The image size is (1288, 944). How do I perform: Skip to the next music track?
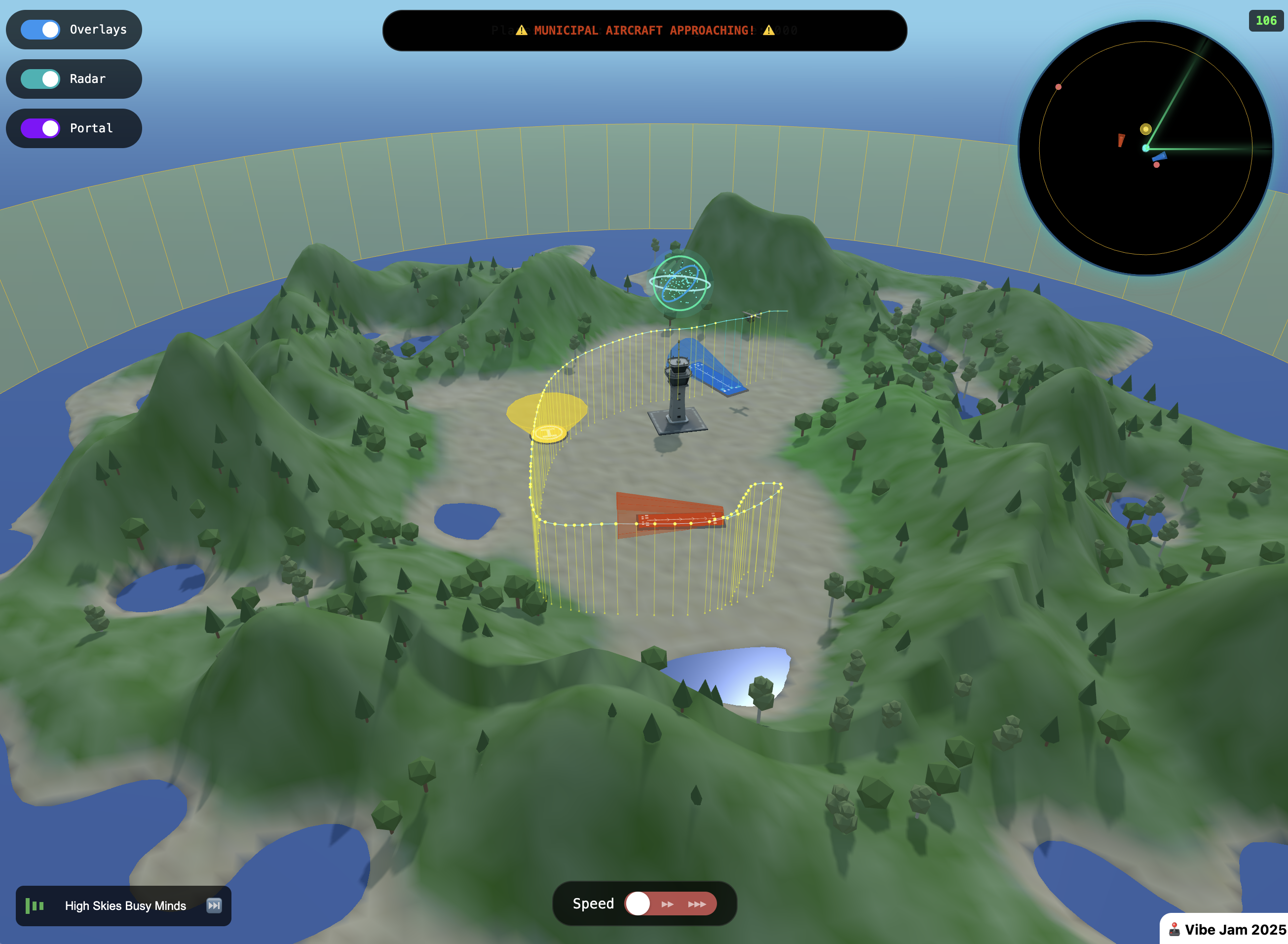tap(214, 905)
